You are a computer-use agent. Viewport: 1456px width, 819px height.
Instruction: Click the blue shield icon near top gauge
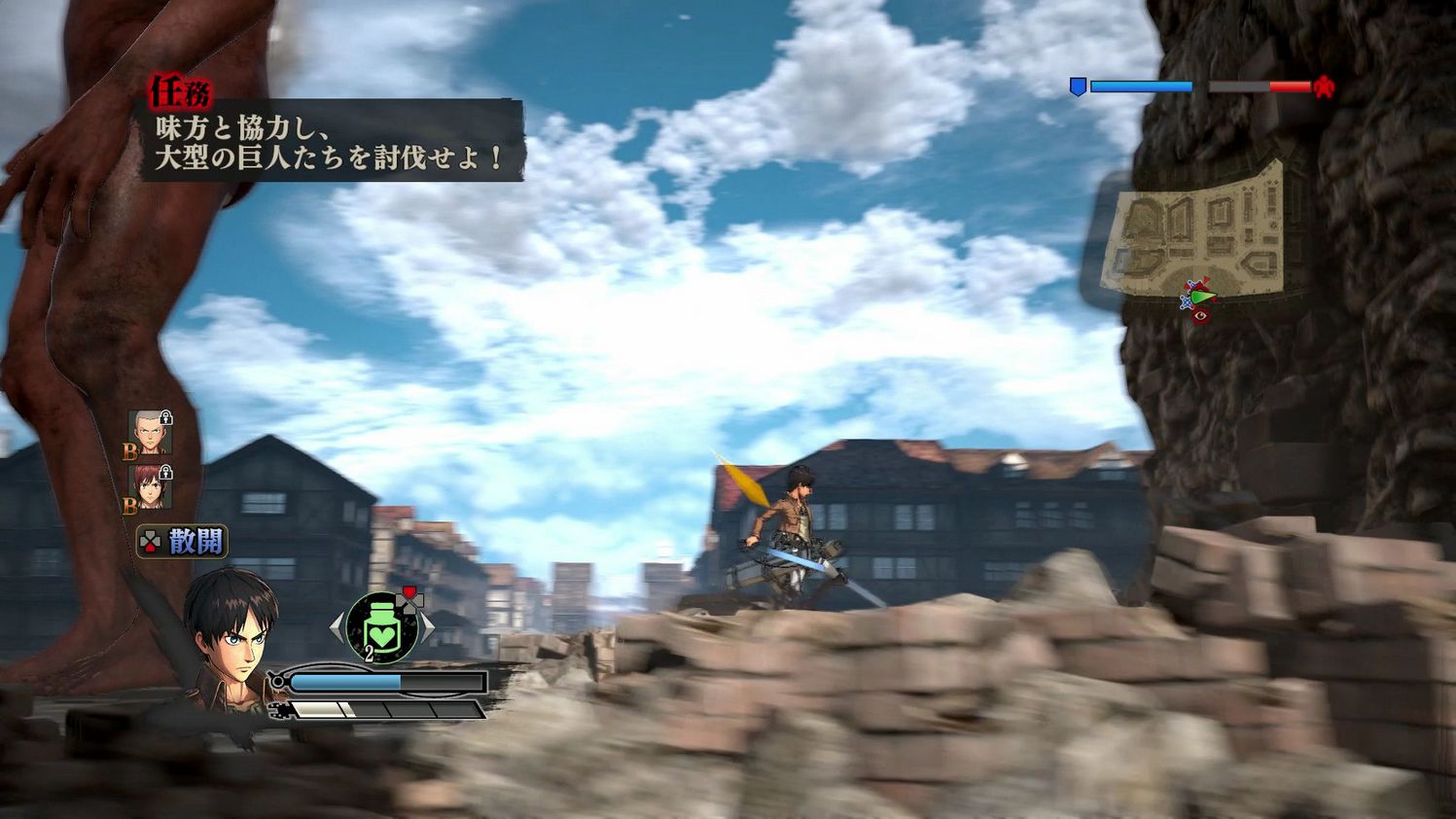coord(1077,86)
